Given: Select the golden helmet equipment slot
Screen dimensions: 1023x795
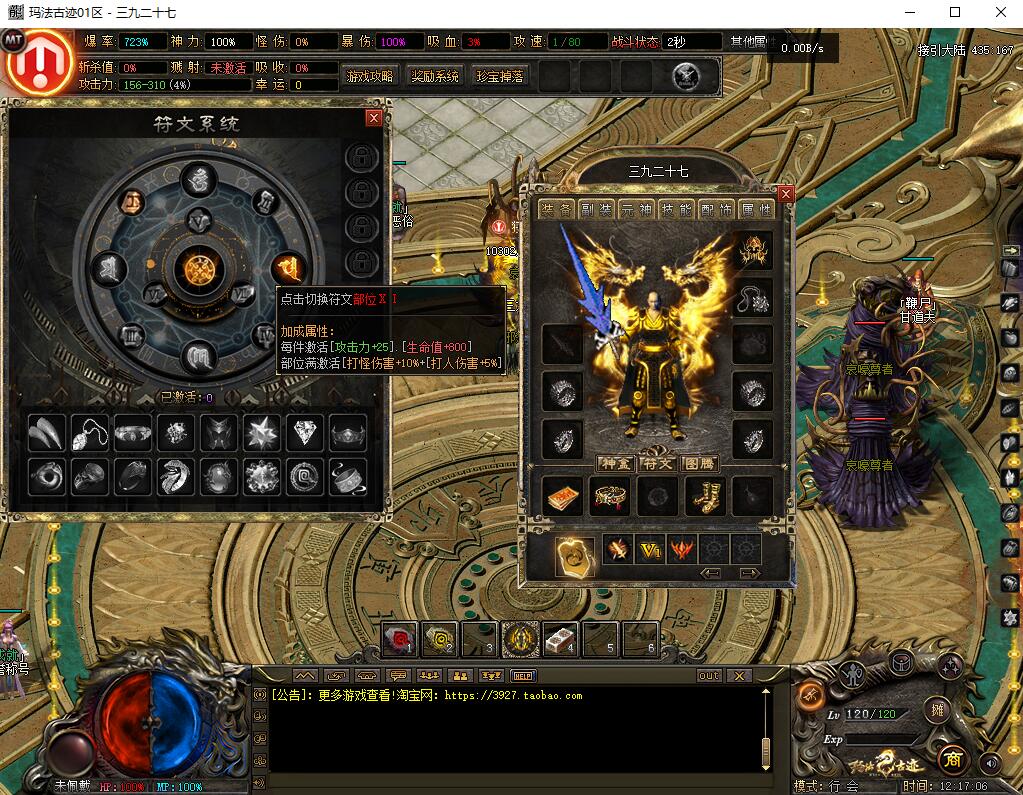Looking at the screenshot, I should click(x=753, y=252).
